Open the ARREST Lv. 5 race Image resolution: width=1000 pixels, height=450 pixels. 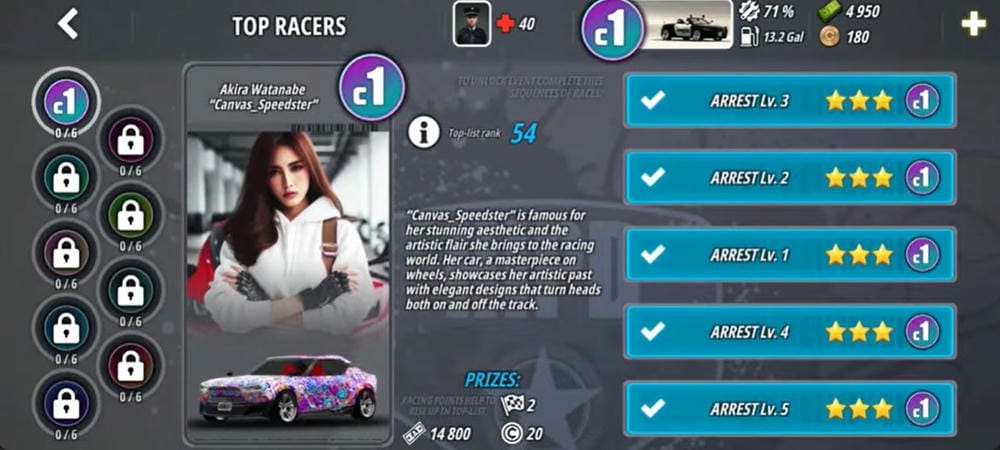click(789, 408)
